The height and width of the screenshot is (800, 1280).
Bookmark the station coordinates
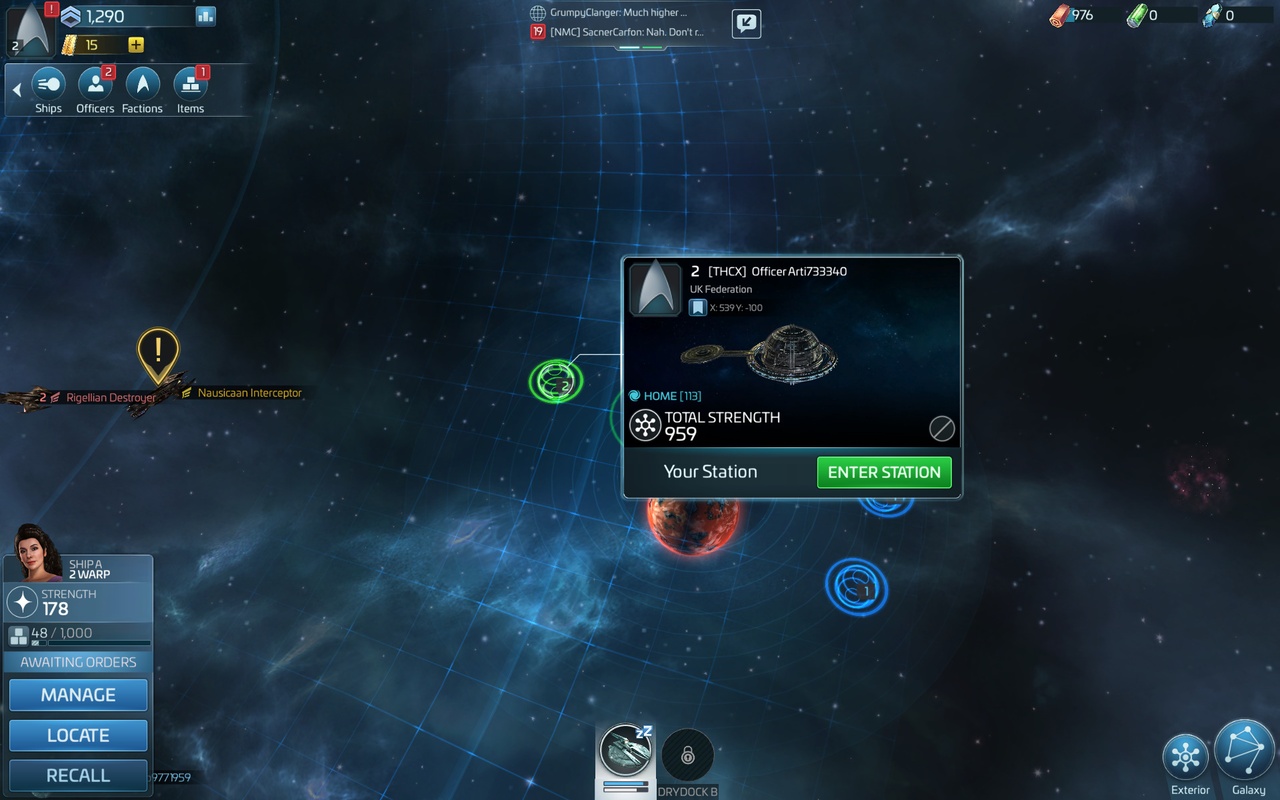click(698, 308)
